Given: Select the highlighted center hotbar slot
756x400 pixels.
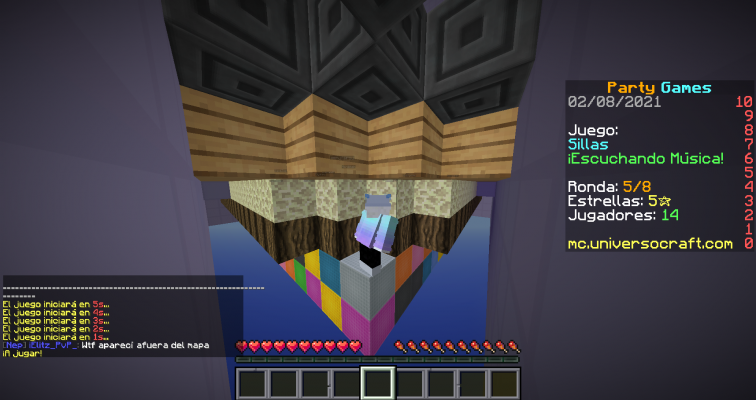Looking at the screenshot, I should (x=378, y=383).
